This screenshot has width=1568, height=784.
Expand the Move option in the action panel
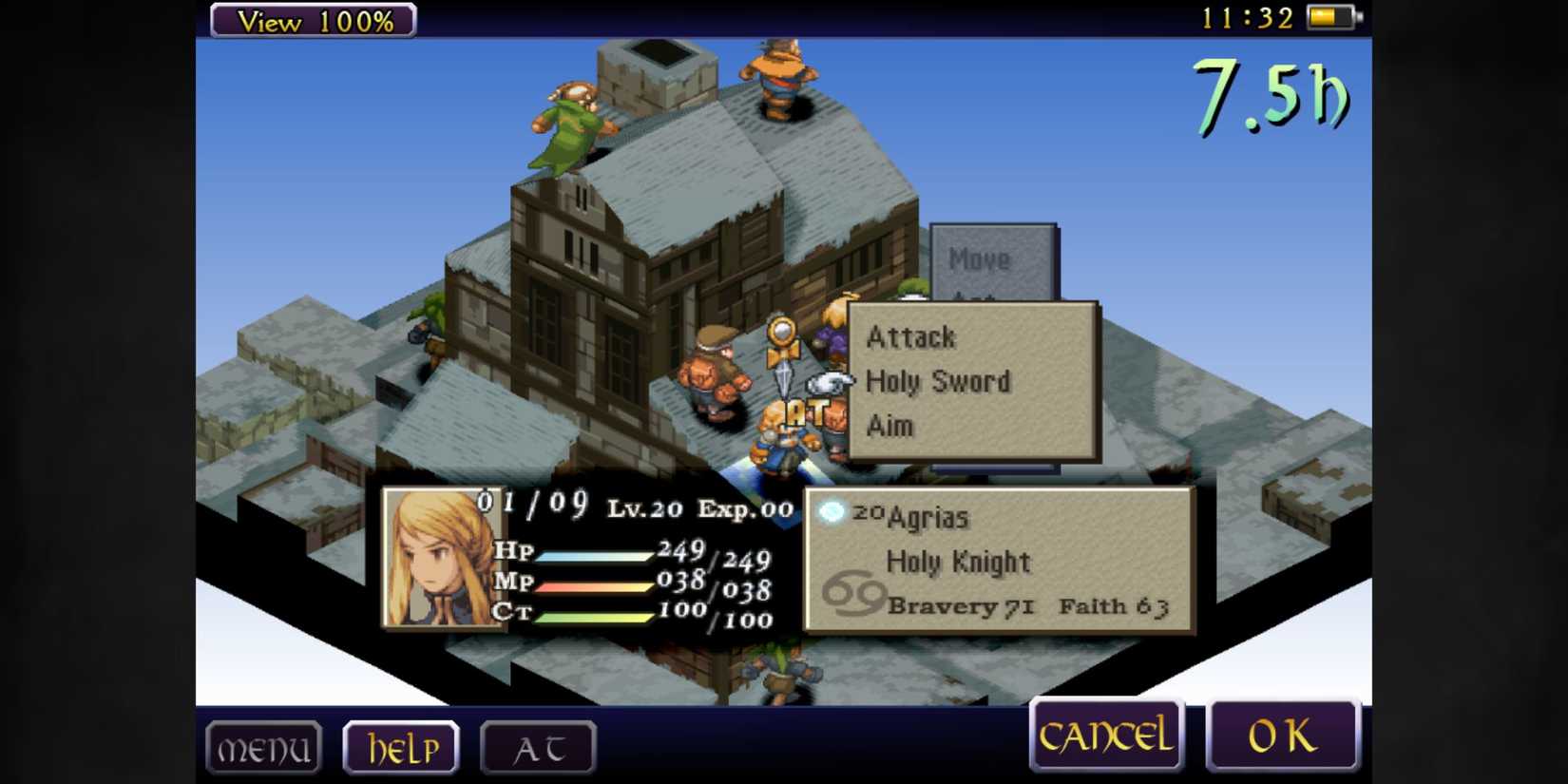[x=981, y=258]
